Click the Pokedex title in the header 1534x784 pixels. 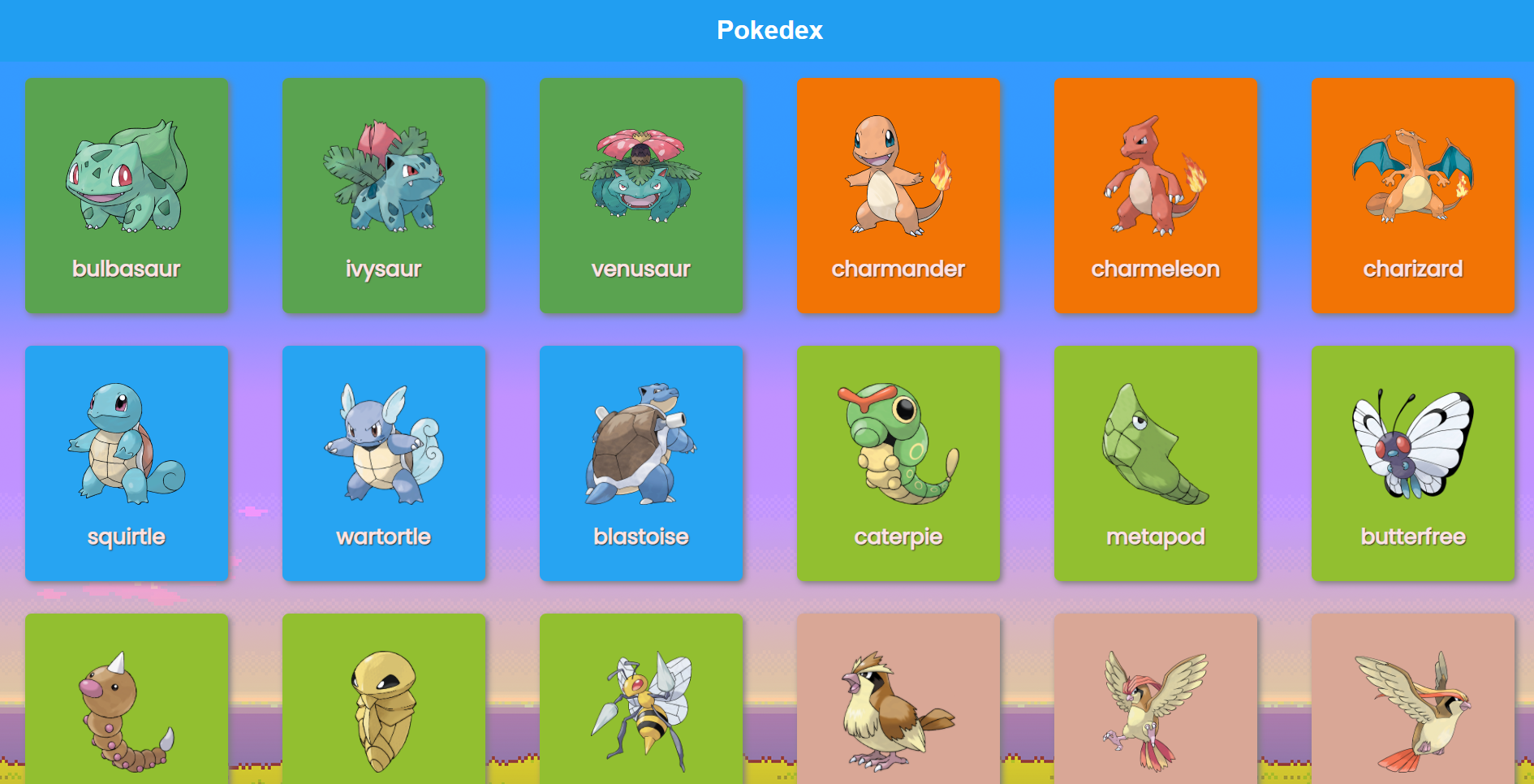769,30
